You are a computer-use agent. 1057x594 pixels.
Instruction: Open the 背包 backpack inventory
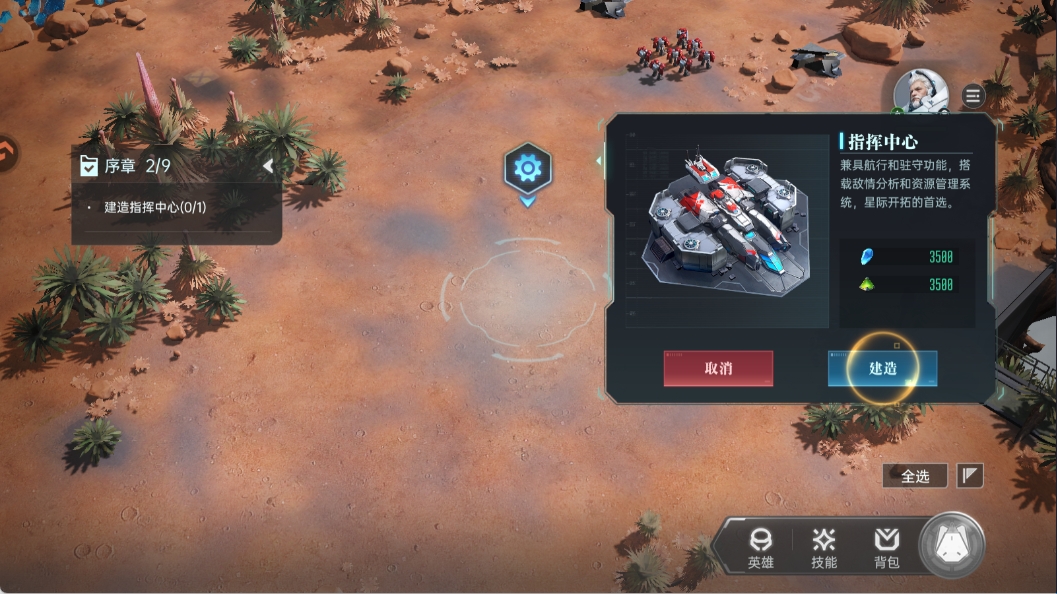(886, 548)
